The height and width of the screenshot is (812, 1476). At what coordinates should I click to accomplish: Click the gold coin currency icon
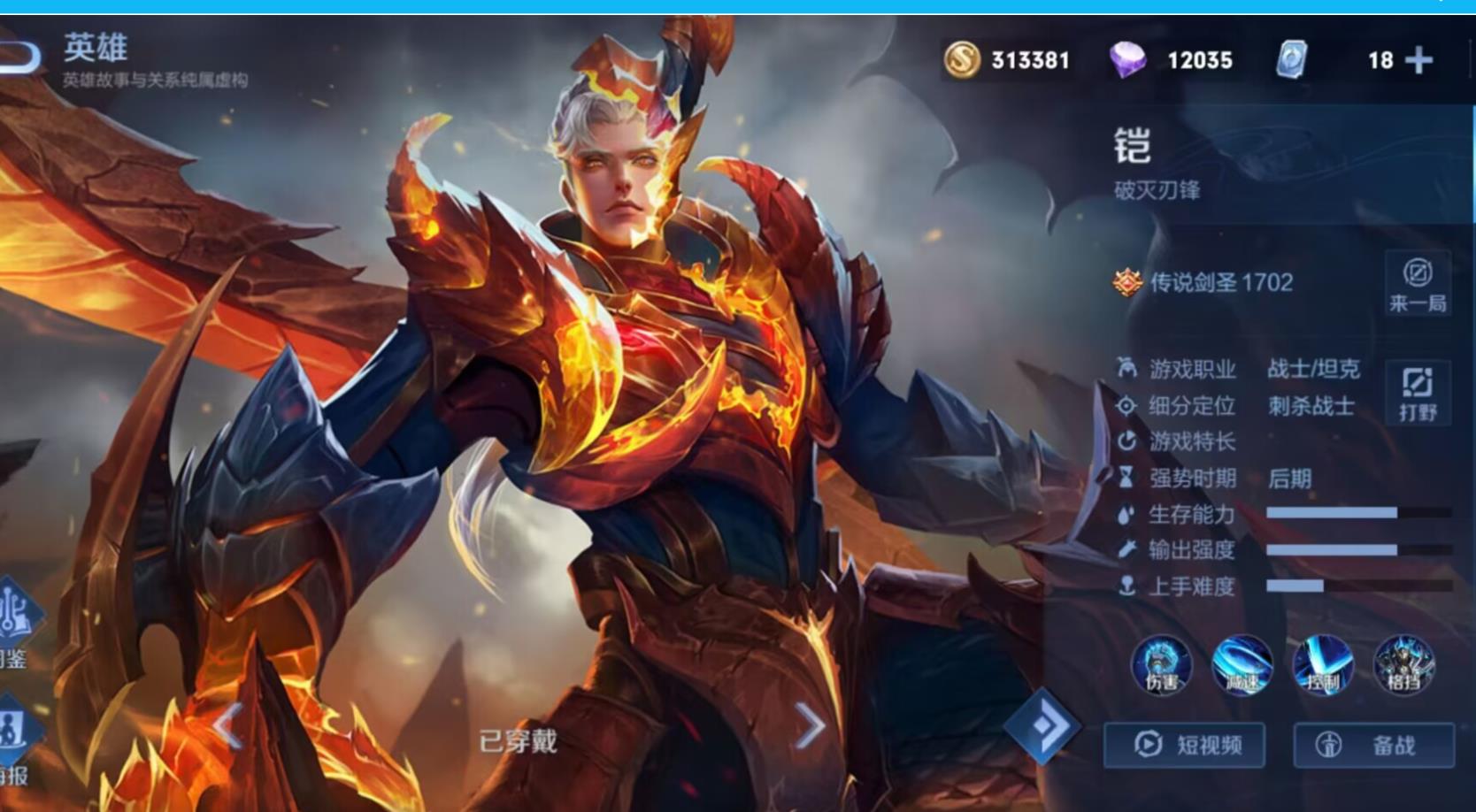click(x=963, y=60)
